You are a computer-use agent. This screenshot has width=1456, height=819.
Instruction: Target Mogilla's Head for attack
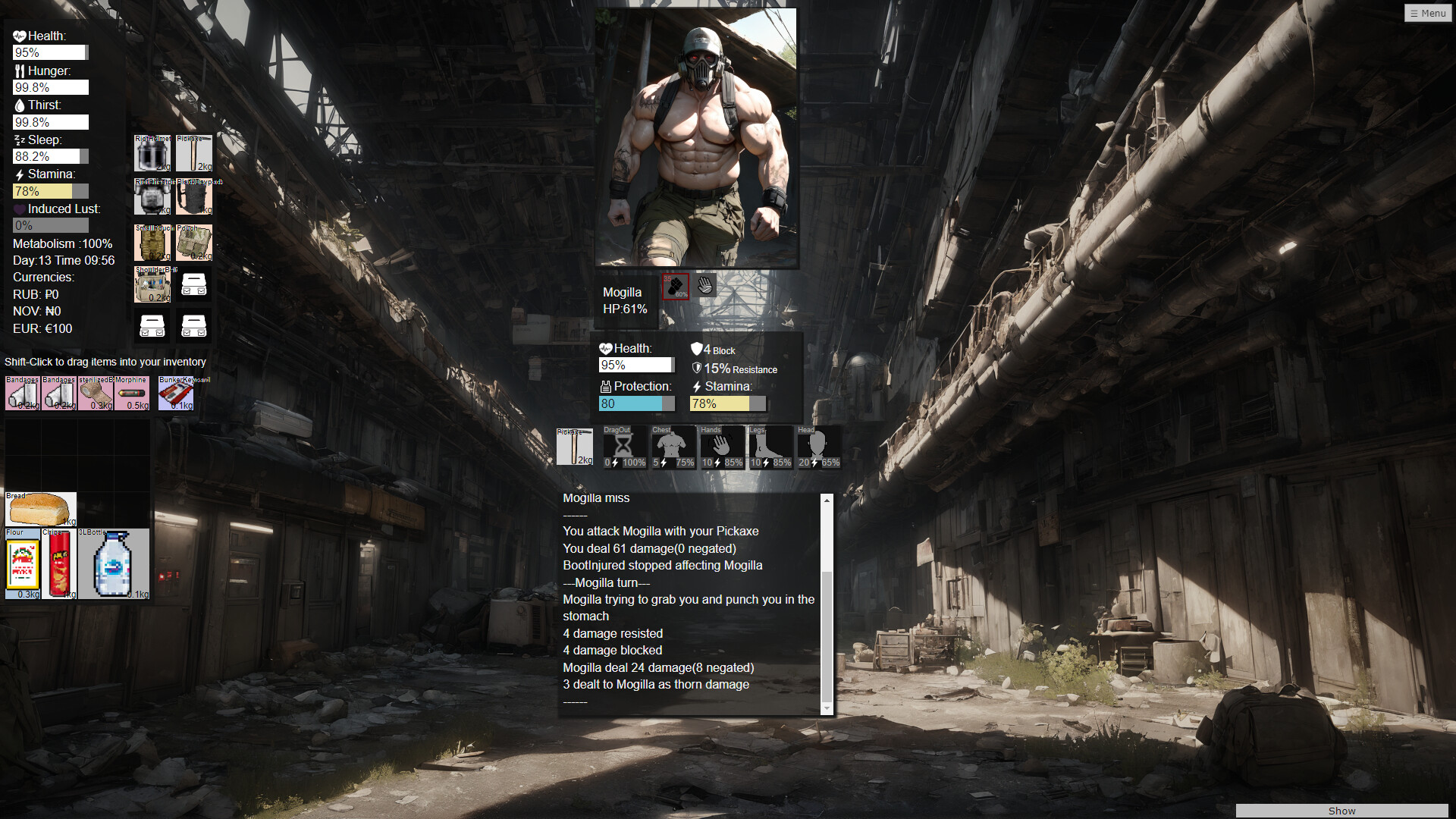point(819,447)
